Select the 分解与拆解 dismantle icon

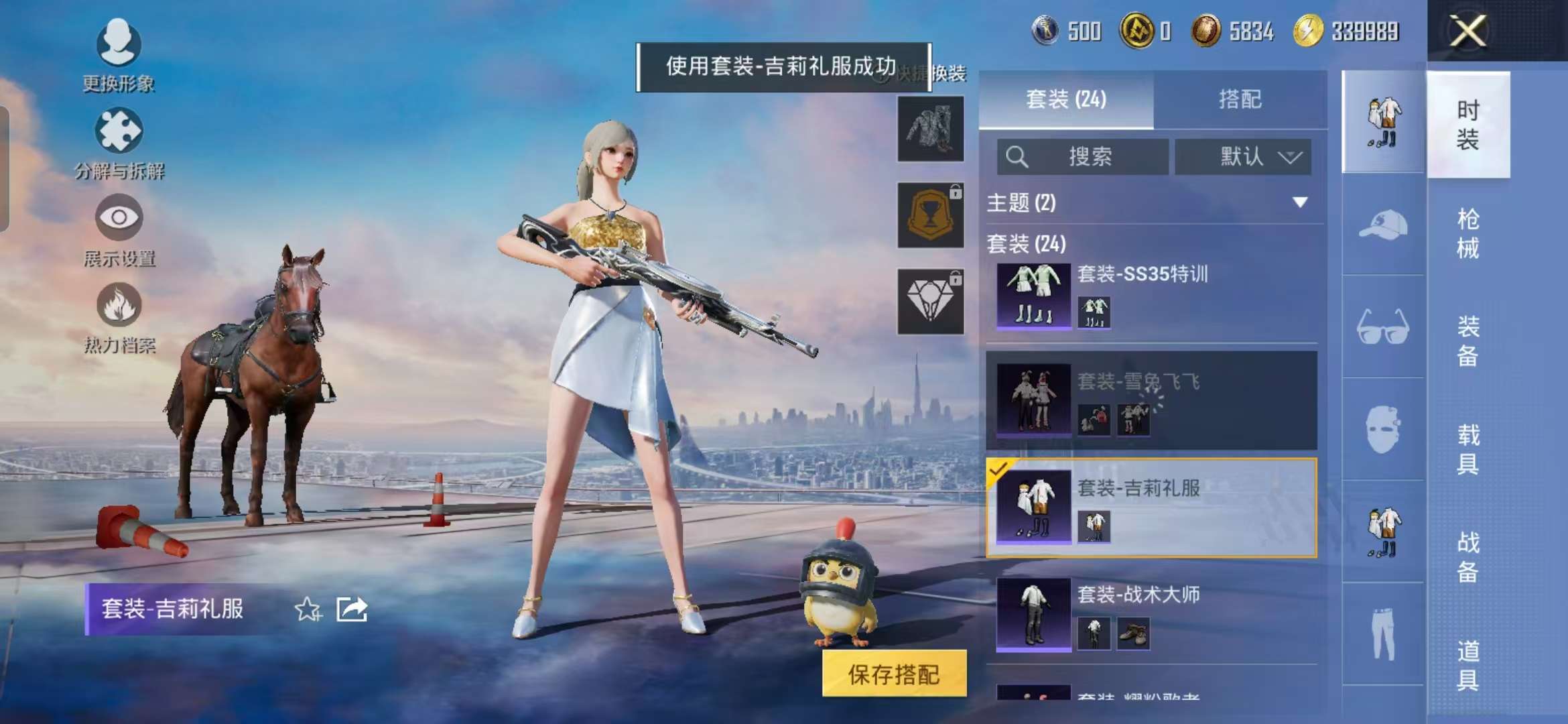[x=119, y=134]
